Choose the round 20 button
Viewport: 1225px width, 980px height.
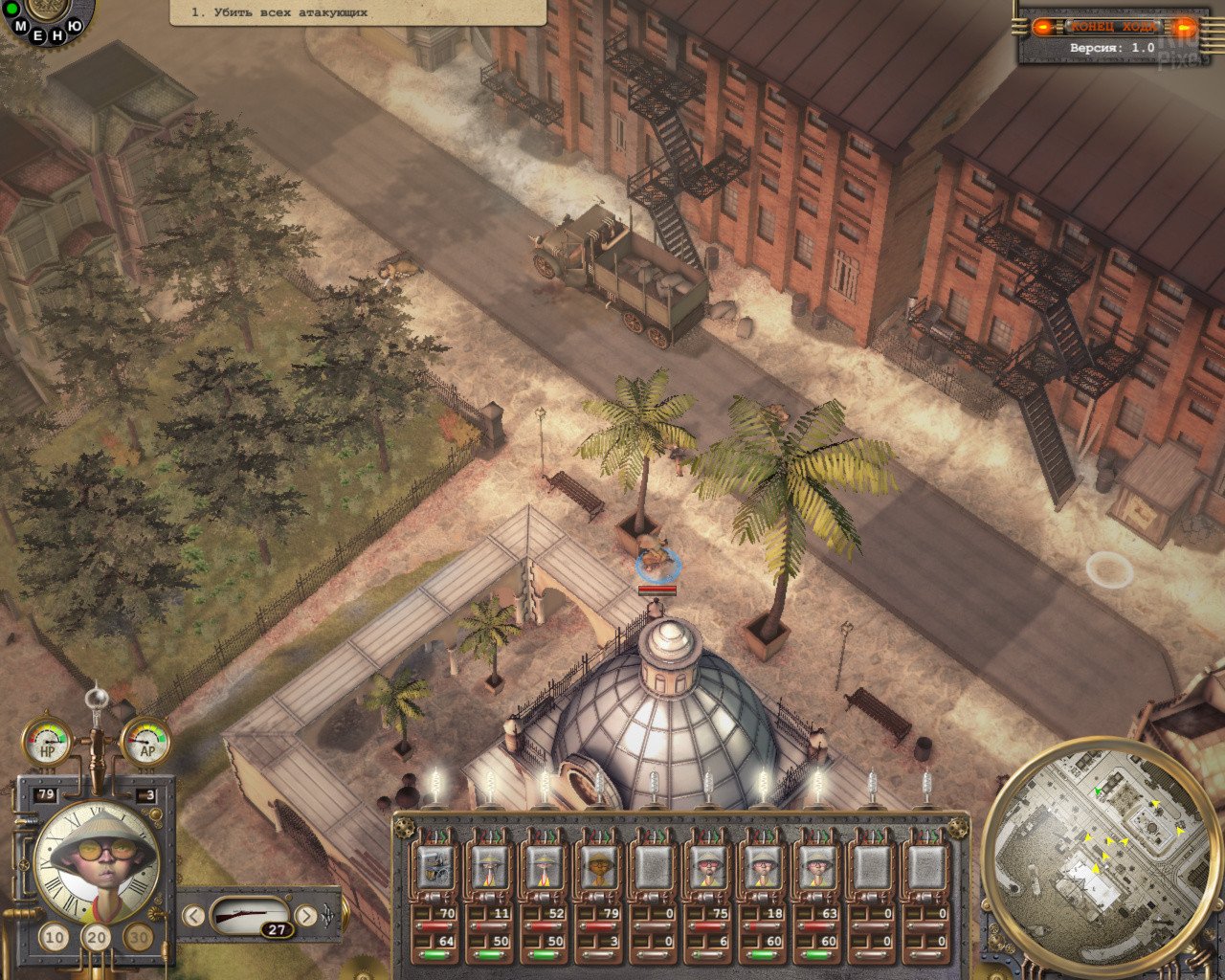97,938
